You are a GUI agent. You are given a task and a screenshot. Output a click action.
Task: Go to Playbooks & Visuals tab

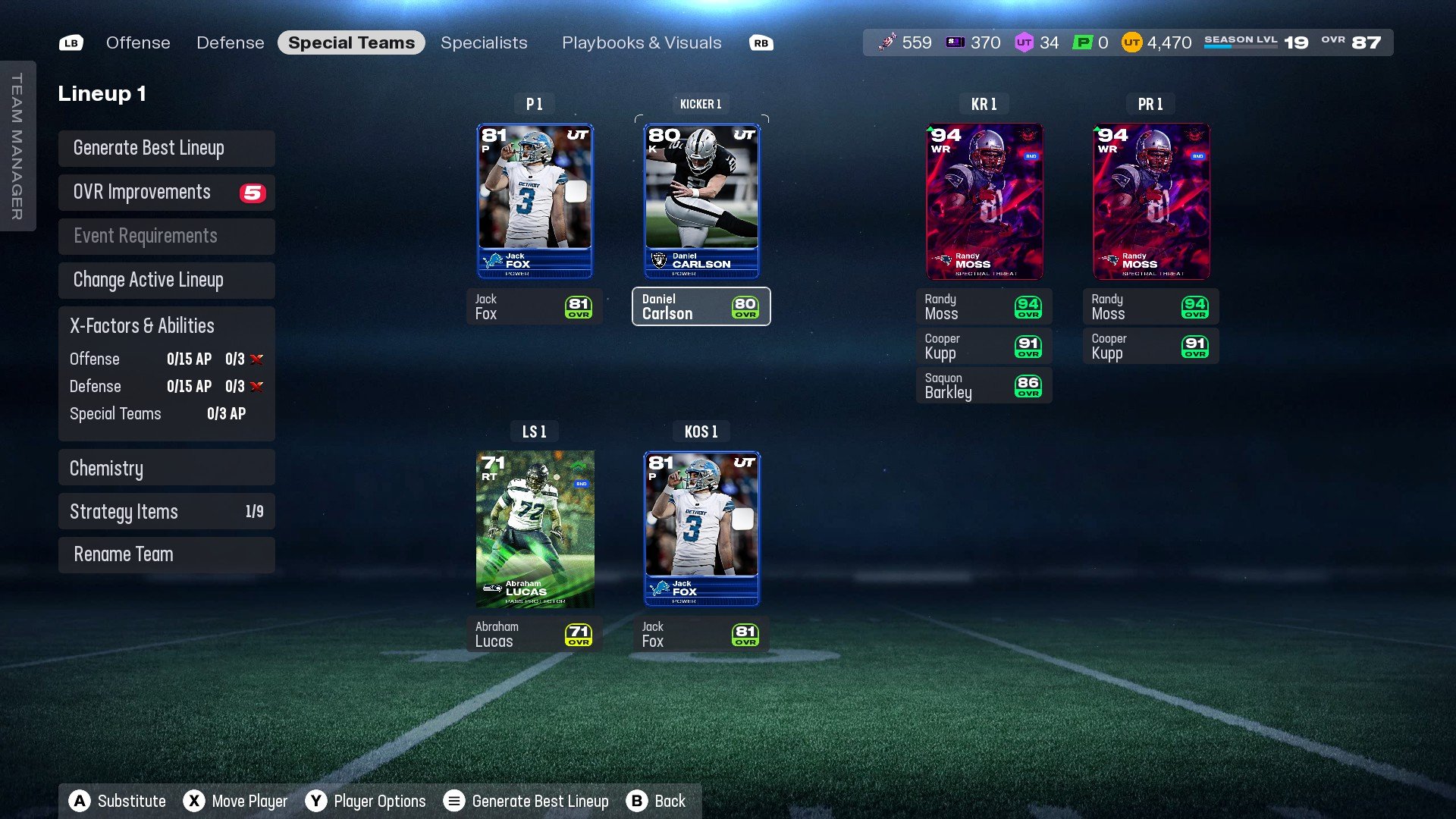point(642,42)
